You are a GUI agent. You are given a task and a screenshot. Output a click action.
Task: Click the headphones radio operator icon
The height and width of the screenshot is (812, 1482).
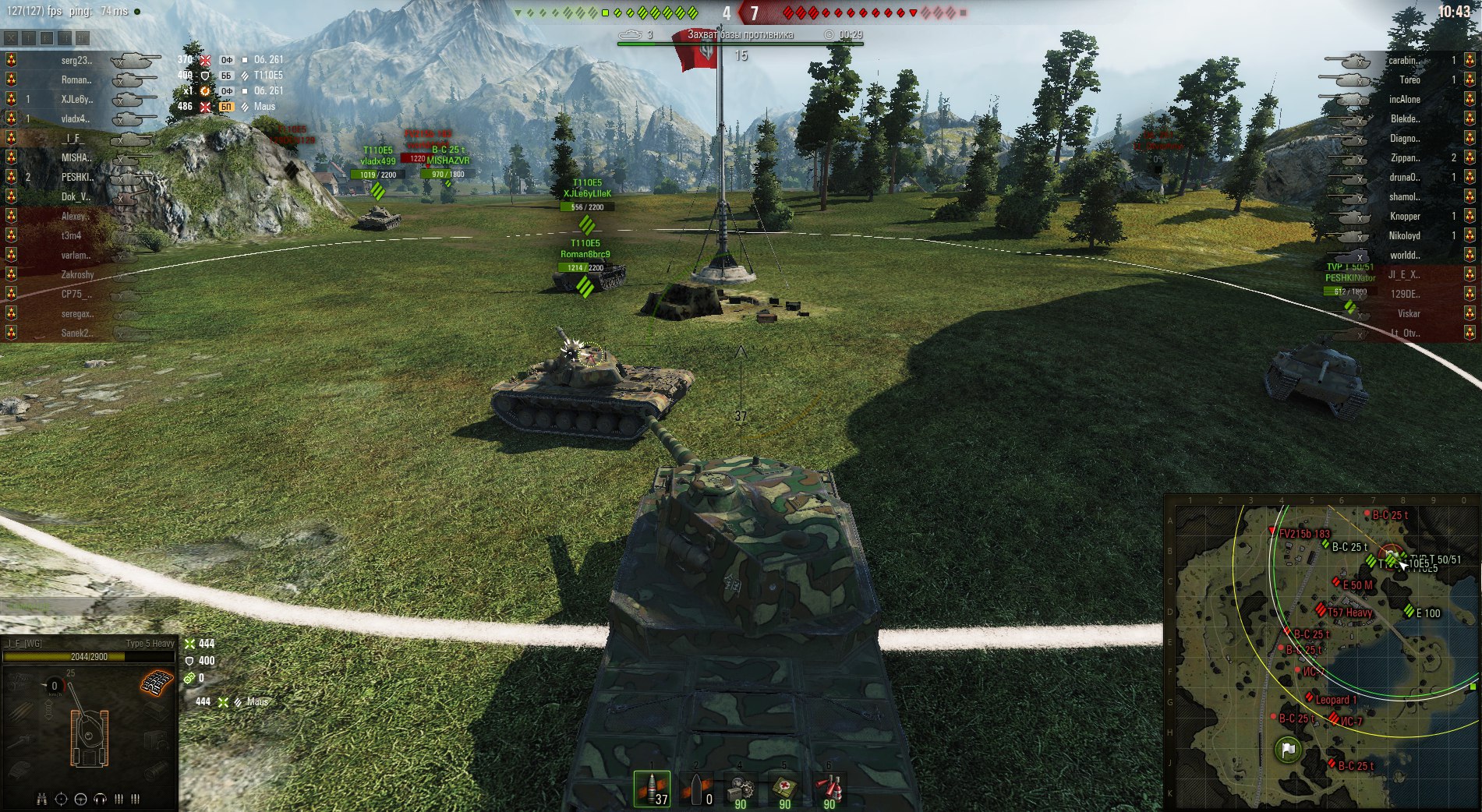point(100,799)
